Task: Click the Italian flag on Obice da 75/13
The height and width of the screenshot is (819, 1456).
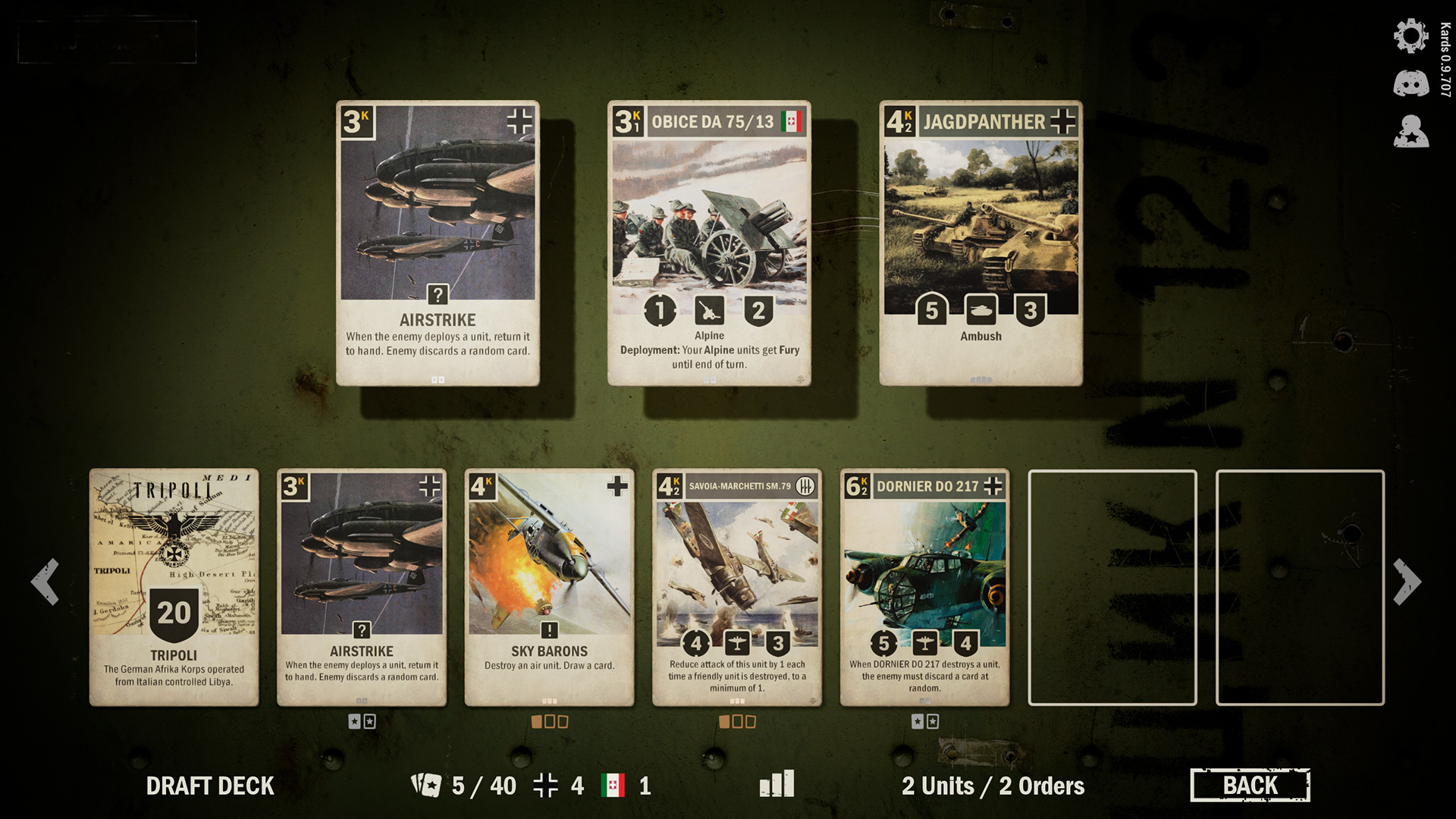Action: tap(791, 121)
